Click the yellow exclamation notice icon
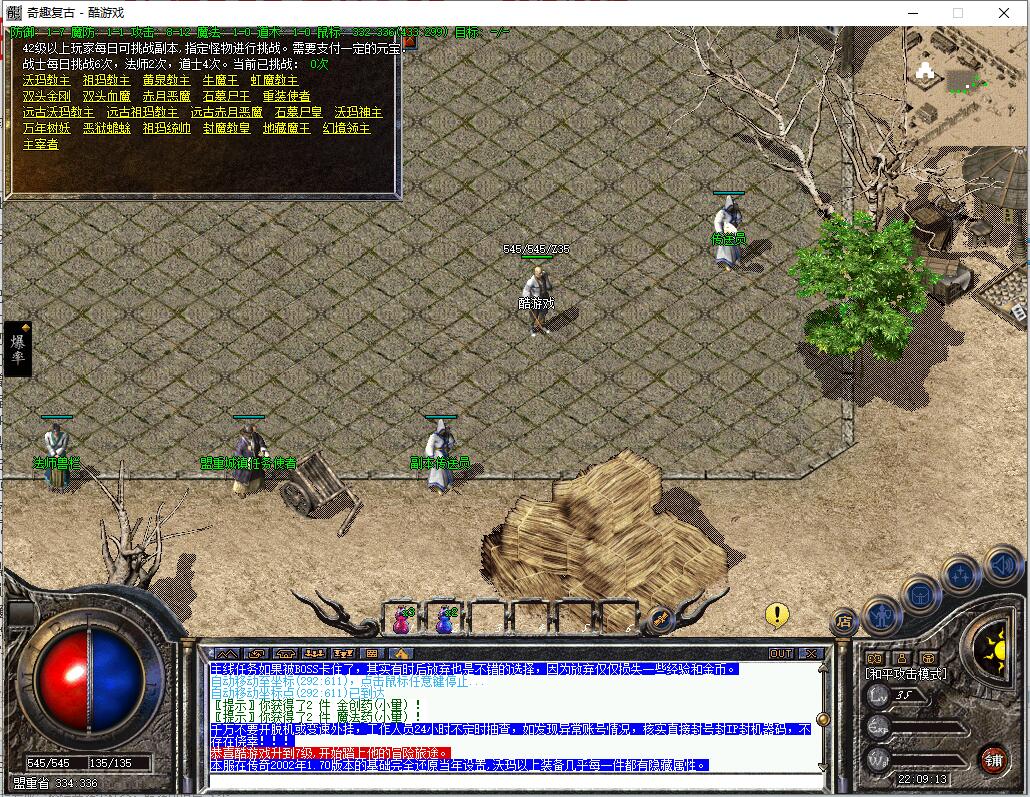The image size is (1030, 797). [777, 615]
